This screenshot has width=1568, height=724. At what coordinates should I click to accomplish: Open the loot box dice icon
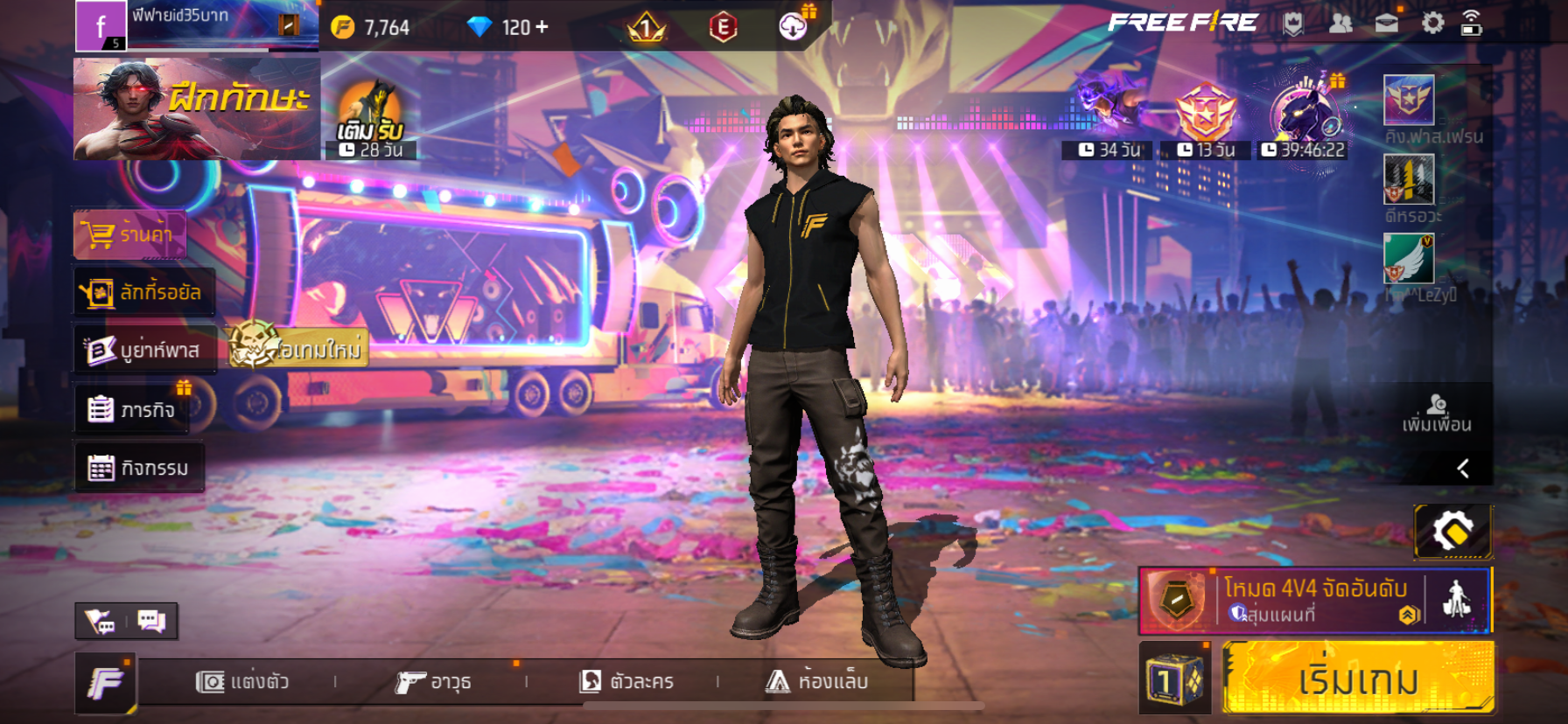pos(1174,679)
